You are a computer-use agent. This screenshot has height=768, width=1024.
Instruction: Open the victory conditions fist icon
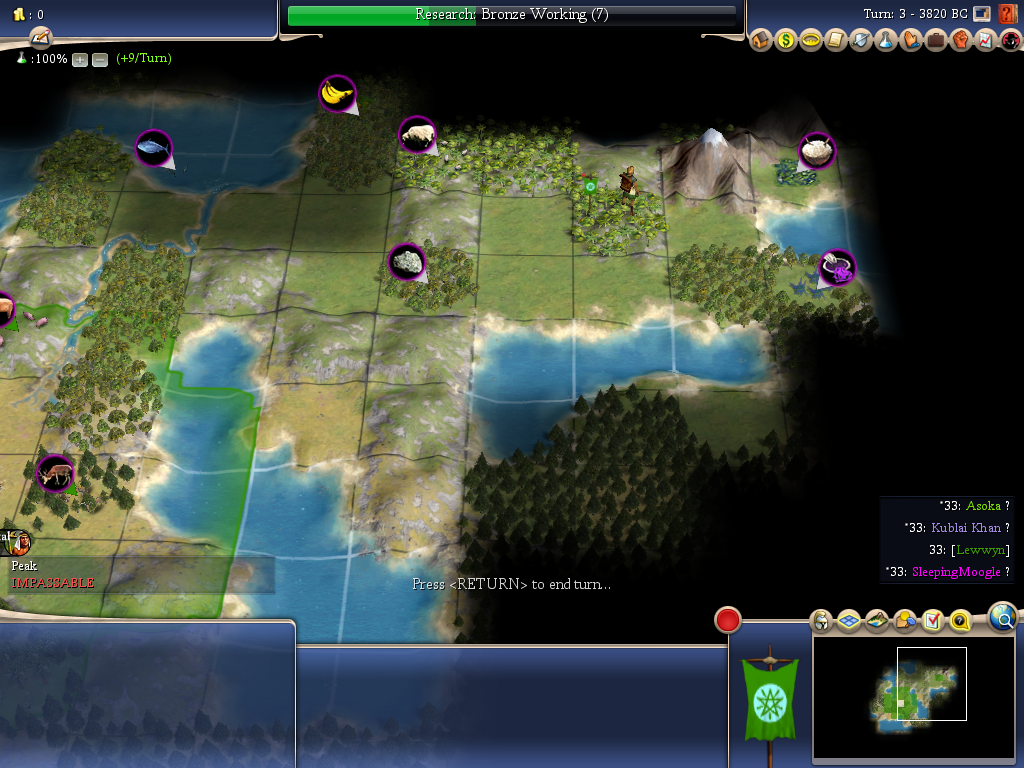pos(961,41)
